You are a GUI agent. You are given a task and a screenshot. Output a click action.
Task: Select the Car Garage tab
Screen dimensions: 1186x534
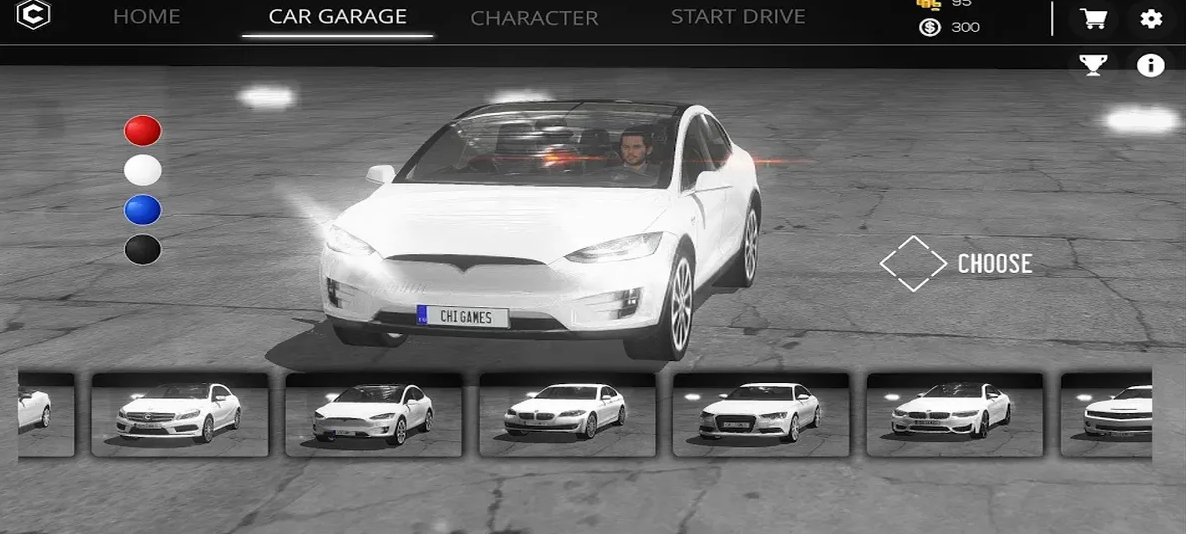tap(338, 17)
